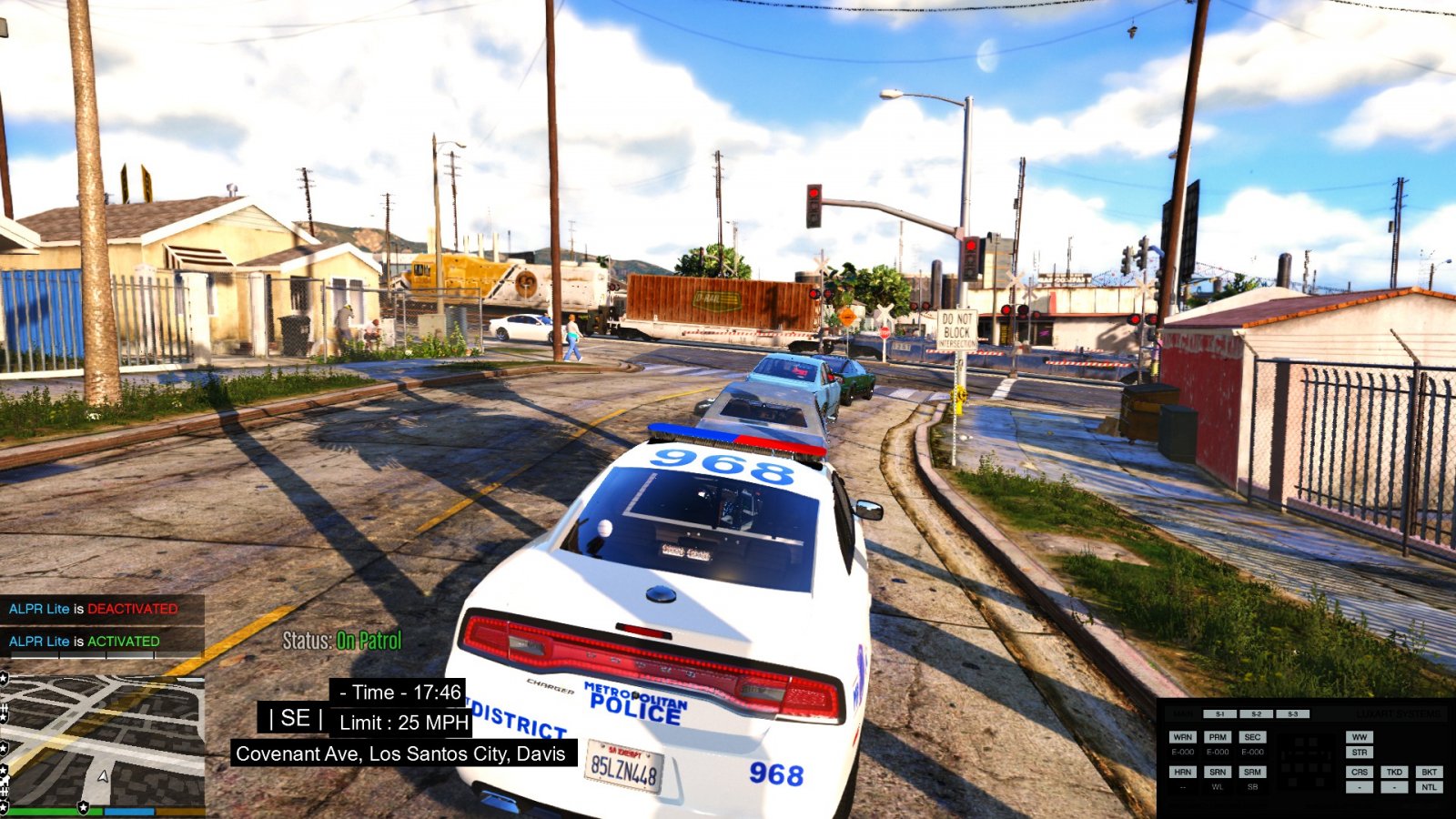
Task: Activate the STR button
Action: point(1359,753)
